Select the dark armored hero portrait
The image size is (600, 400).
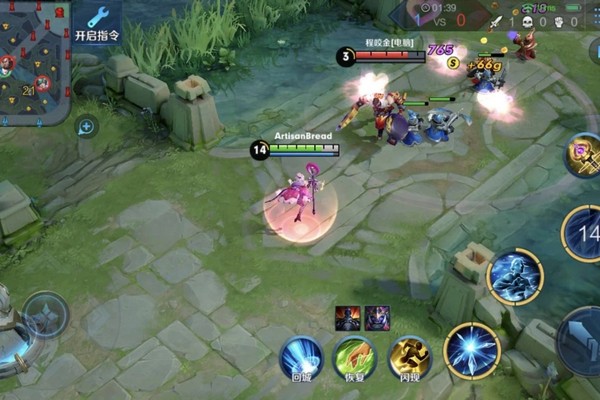pos(347,317)
